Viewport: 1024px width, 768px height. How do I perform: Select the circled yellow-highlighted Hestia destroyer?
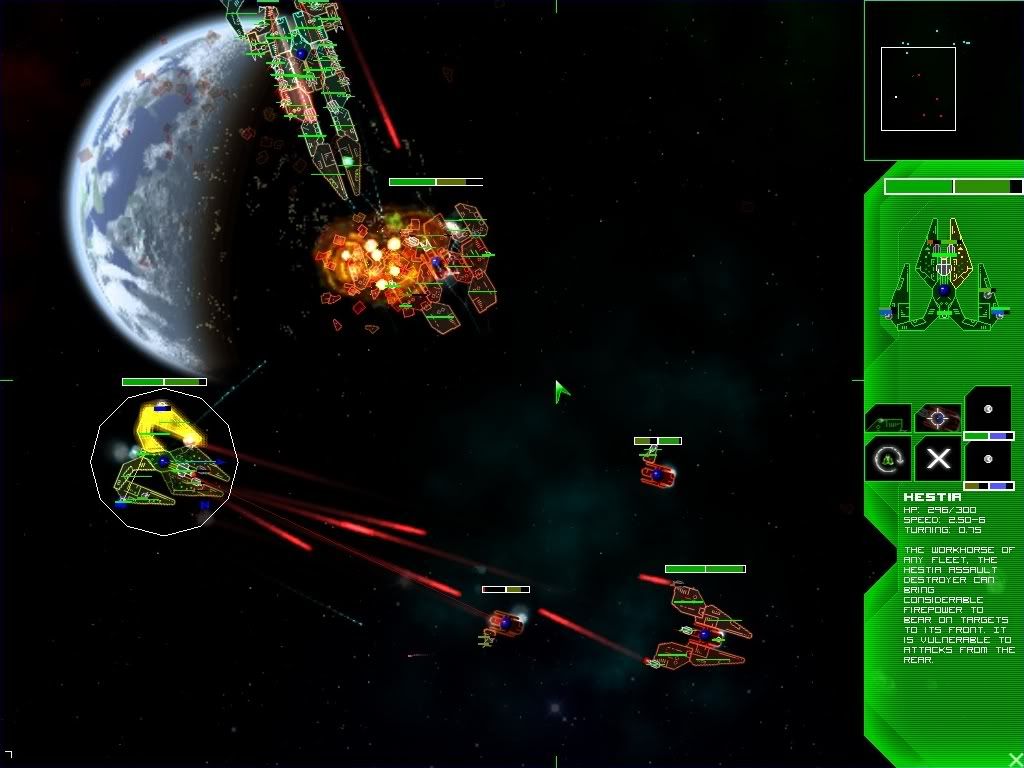164,462
